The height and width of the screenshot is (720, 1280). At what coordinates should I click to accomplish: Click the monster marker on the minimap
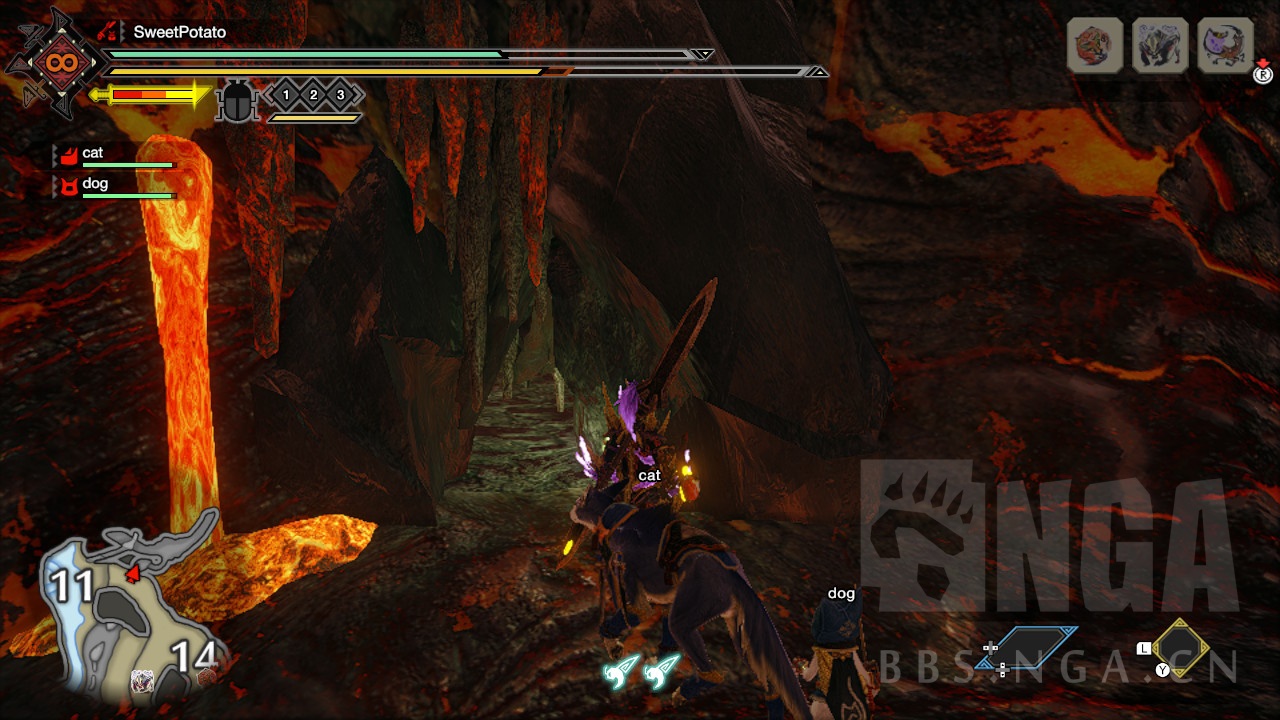click(143, 681)
